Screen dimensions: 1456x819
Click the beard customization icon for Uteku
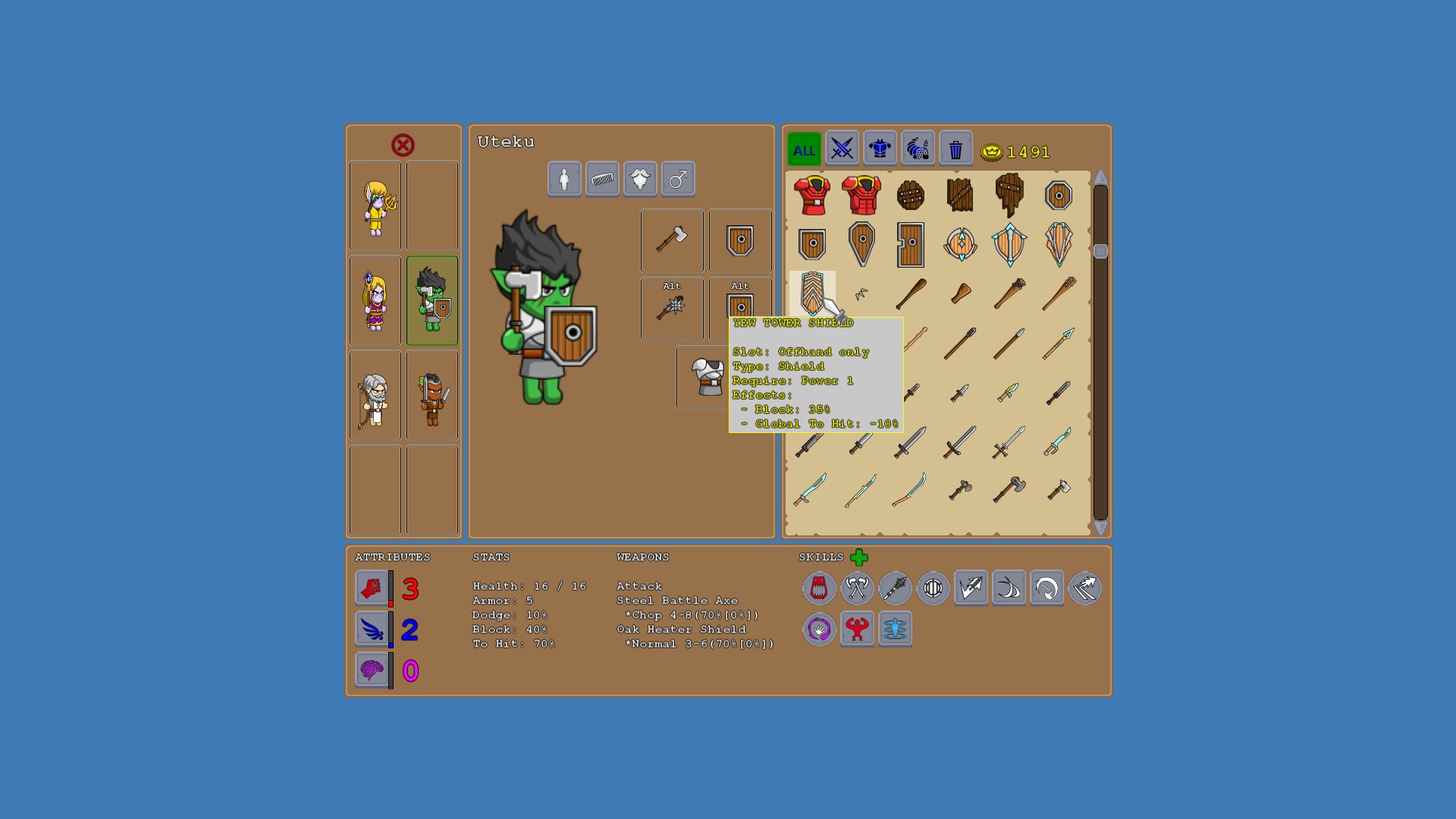coord(640,178)
